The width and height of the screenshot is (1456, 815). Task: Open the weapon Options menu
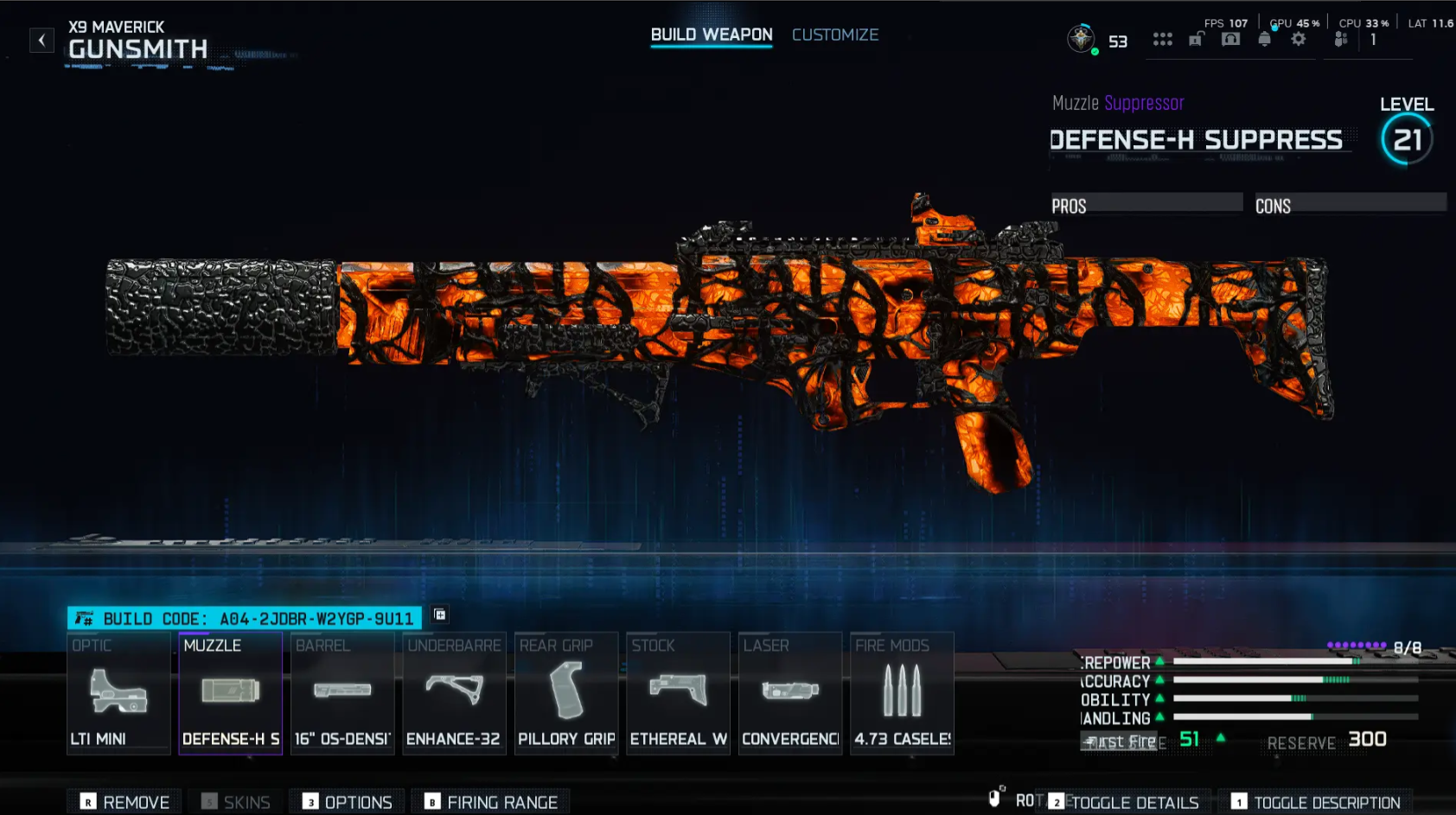[x=347, y=801]
